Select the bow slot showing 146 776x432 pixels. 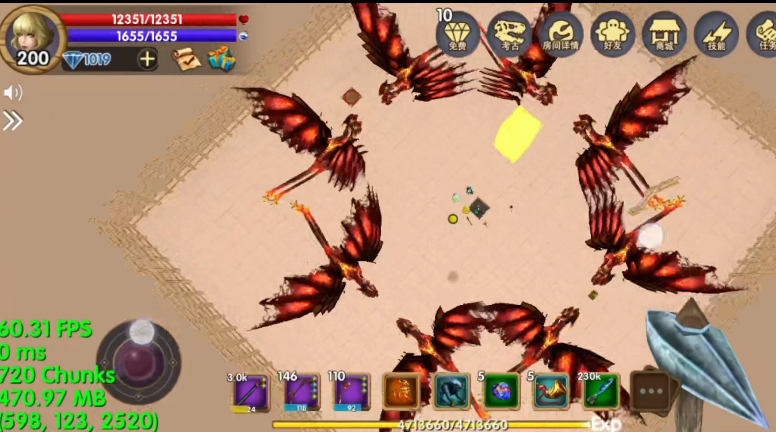pos(300,392)
